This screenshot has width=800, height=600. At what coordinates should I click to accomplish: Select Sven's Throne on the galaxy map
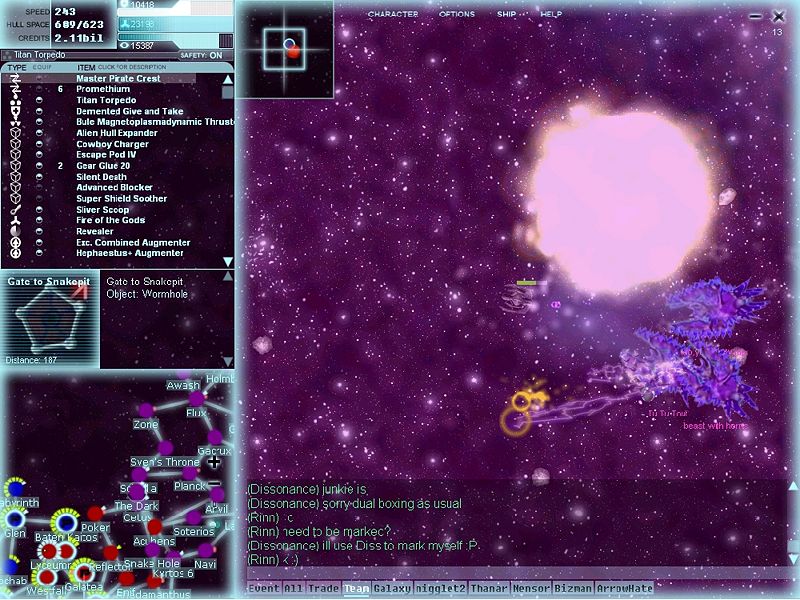165,462
